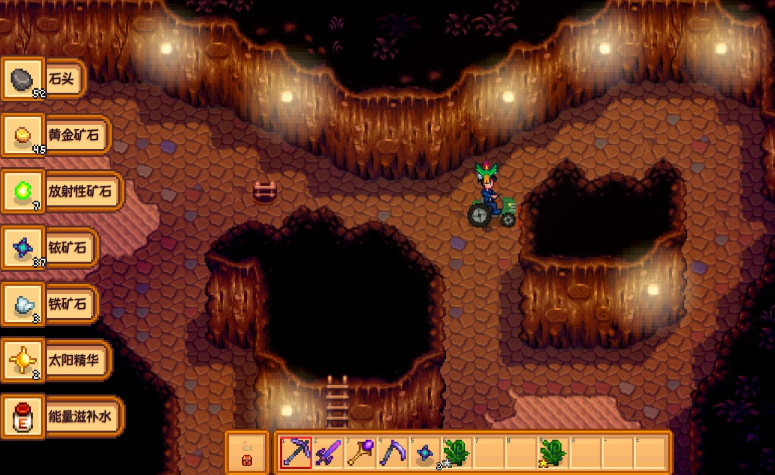This screenshot has height=475, width=775.
Task: Select the blue iridium ore hotbar slot
Action: [x=424, y=452]
